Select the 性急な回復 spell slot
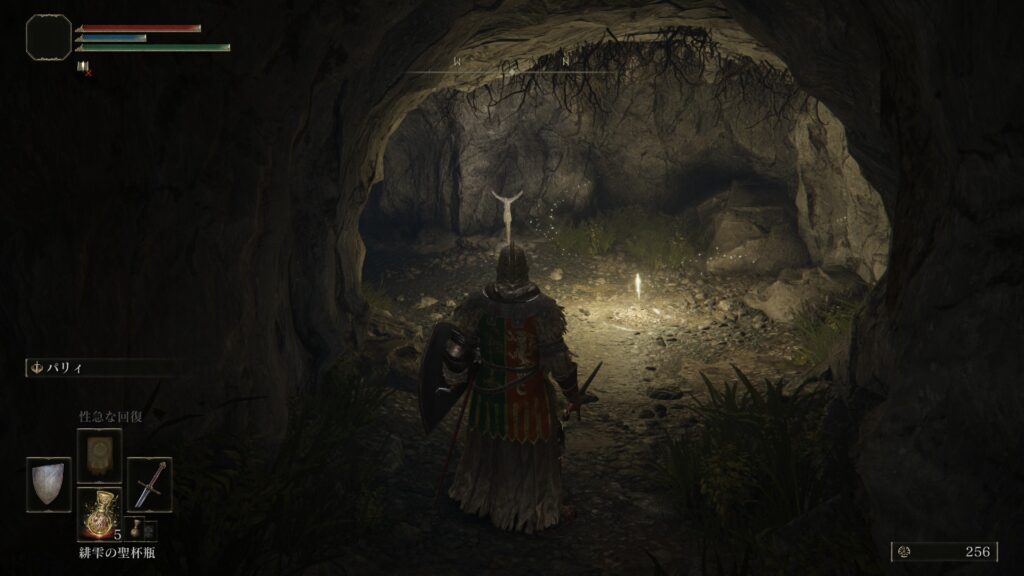The width and height of the screenshot is (1024, 576). [x=99, y=456]
